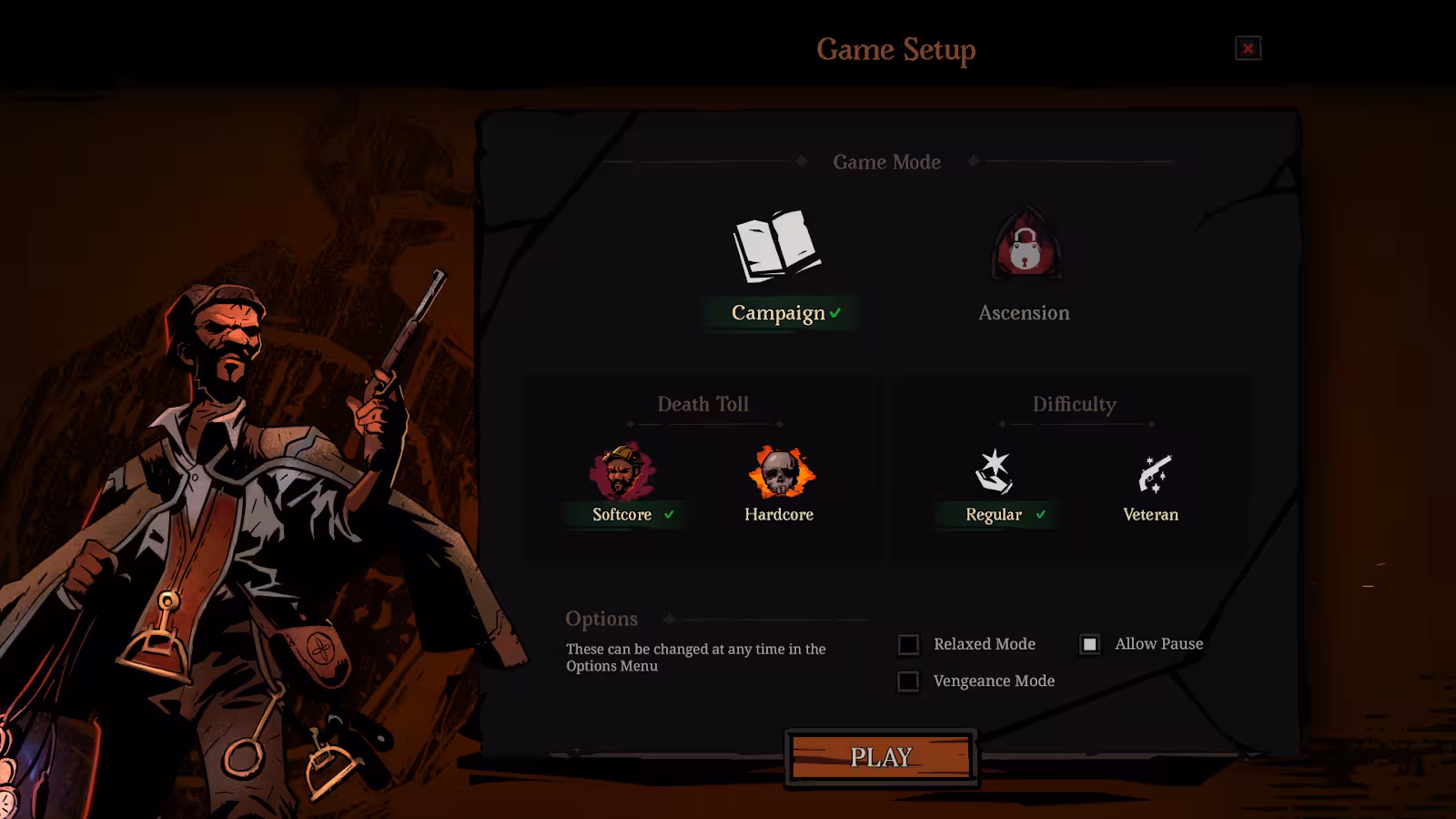Select the Hardcore burning skull icon

(x=779, y=470)
